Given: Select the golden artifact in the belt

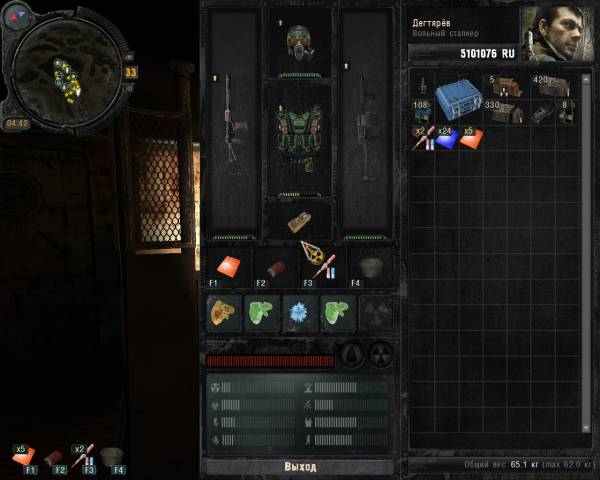Looking at the screenshot, I should [224, 312].
